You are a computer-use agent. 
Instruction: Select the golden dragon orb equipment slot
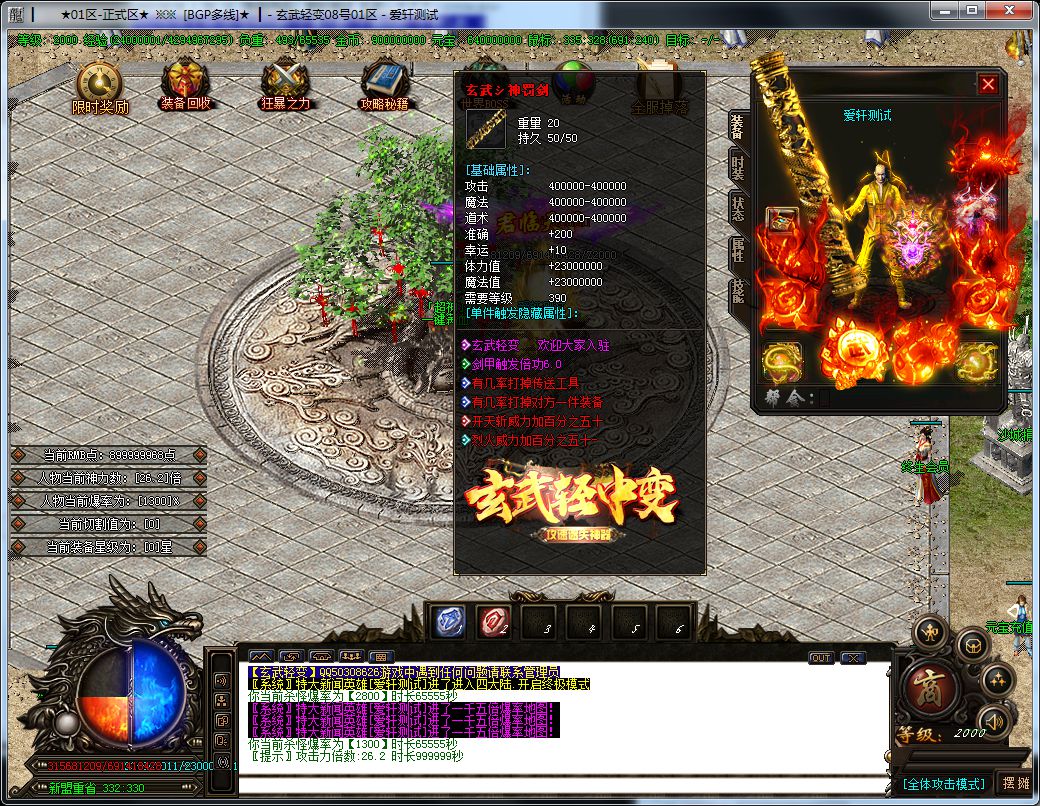(x=782, y=362)
